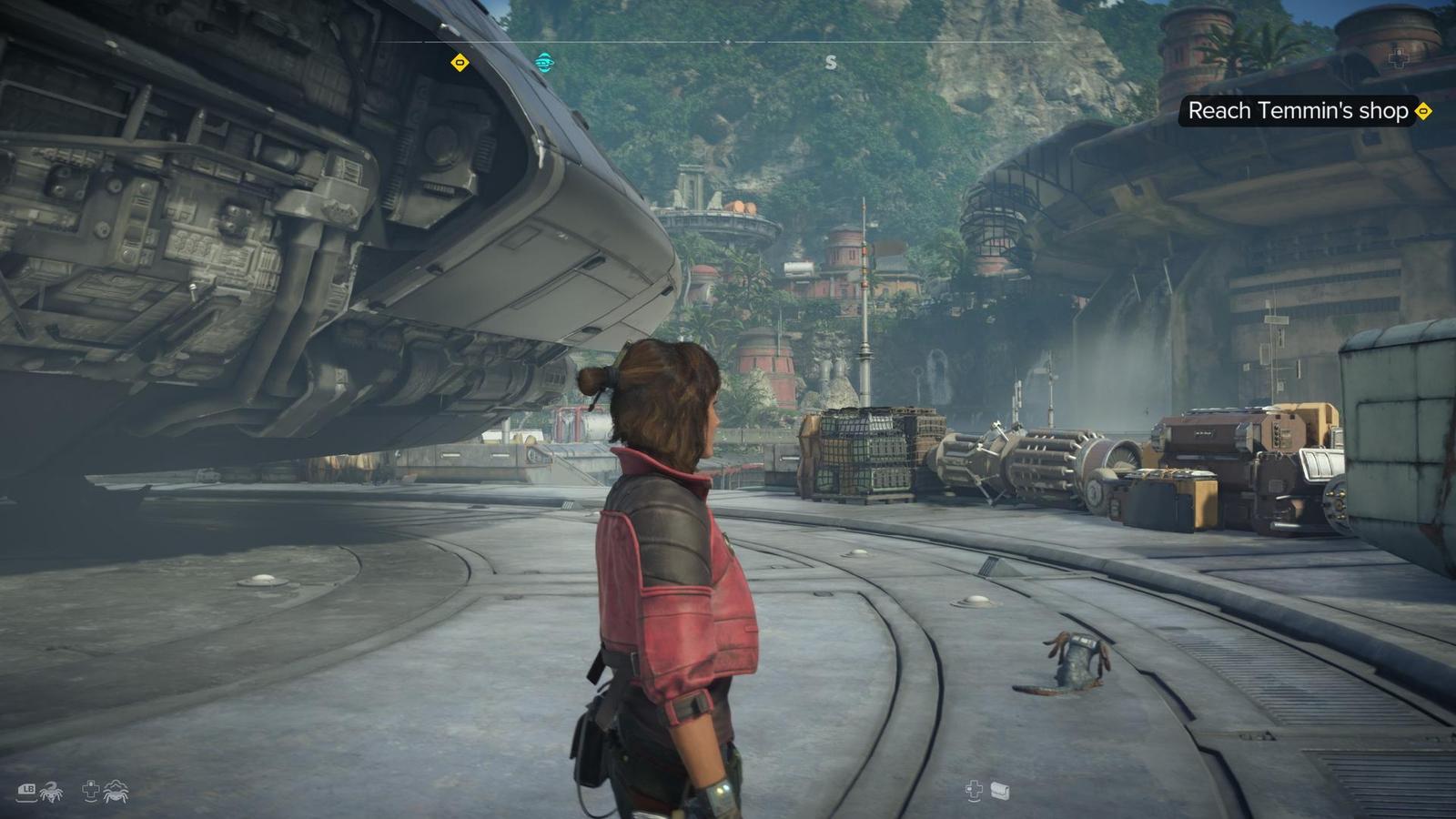Activate the Nix scorpion-tail command icon
This screenshot has height=819, width=1456.
click(x=51, y=792)
